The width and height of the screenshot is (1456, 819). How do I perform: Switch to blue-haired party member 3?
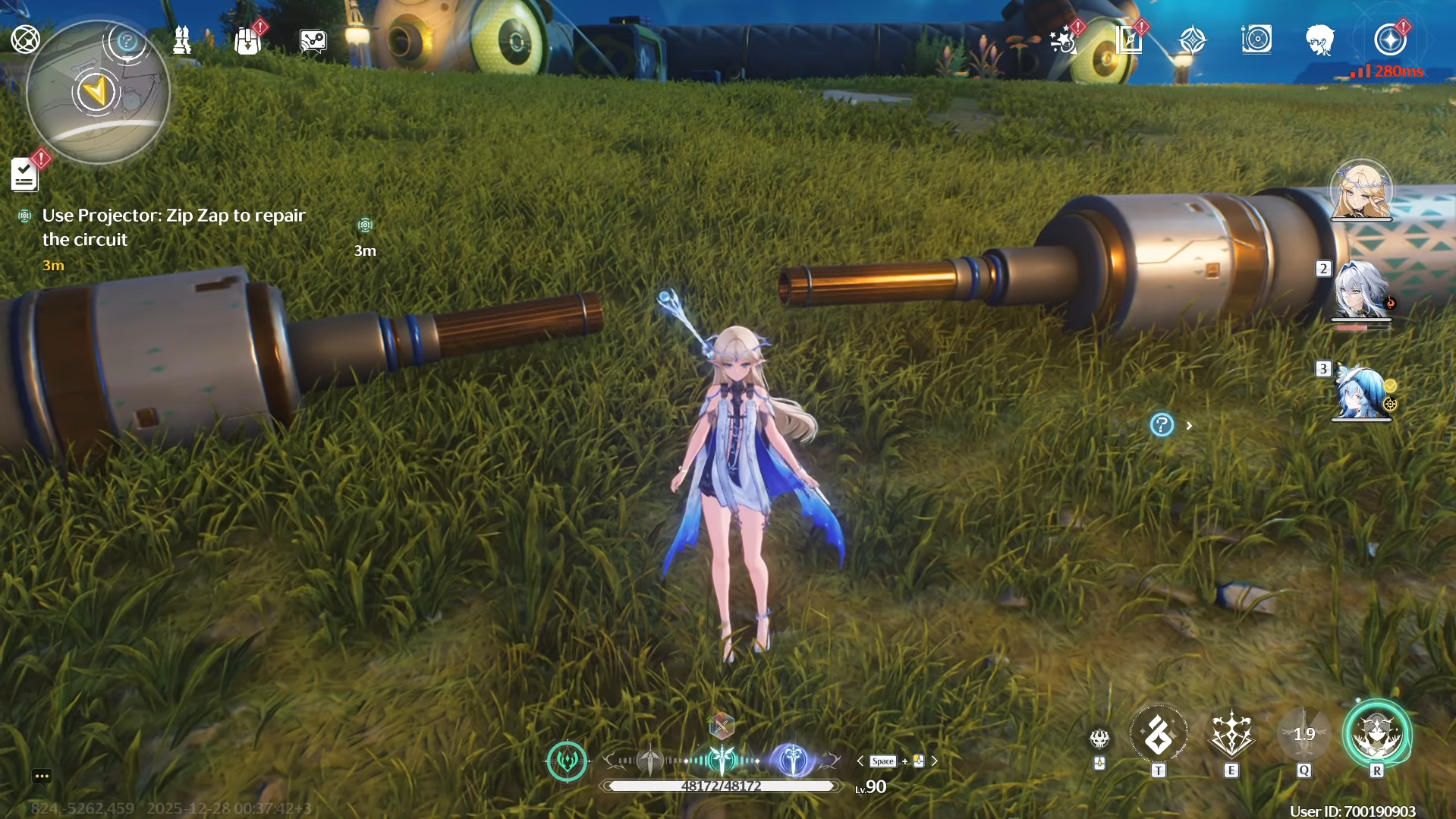point(1361,392)
